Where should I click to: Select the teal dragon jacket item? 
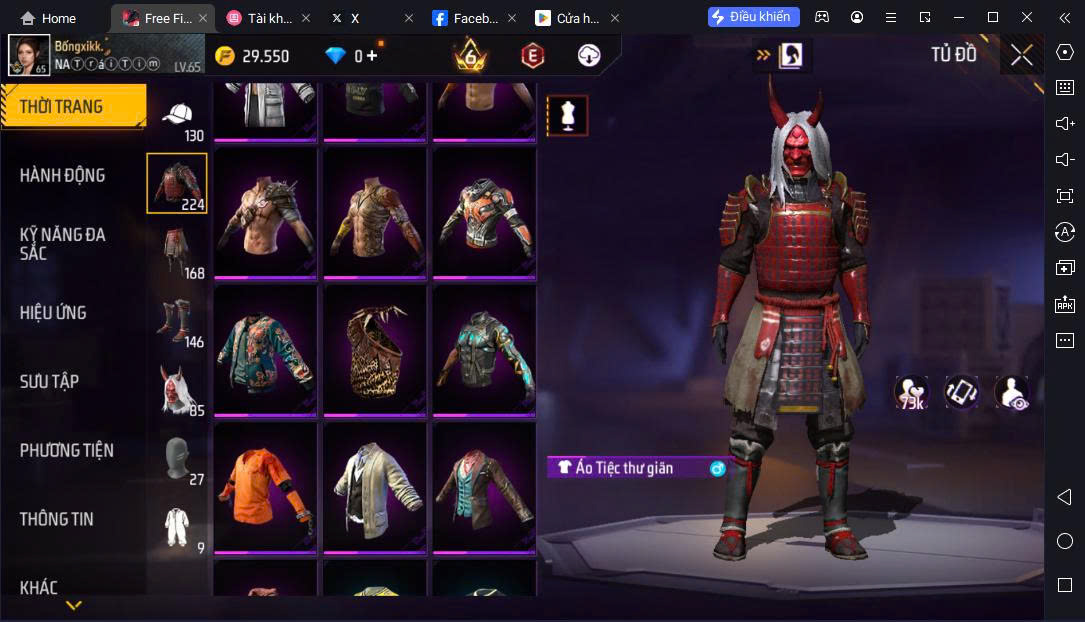pyautogui.click(x=265, y=350)
